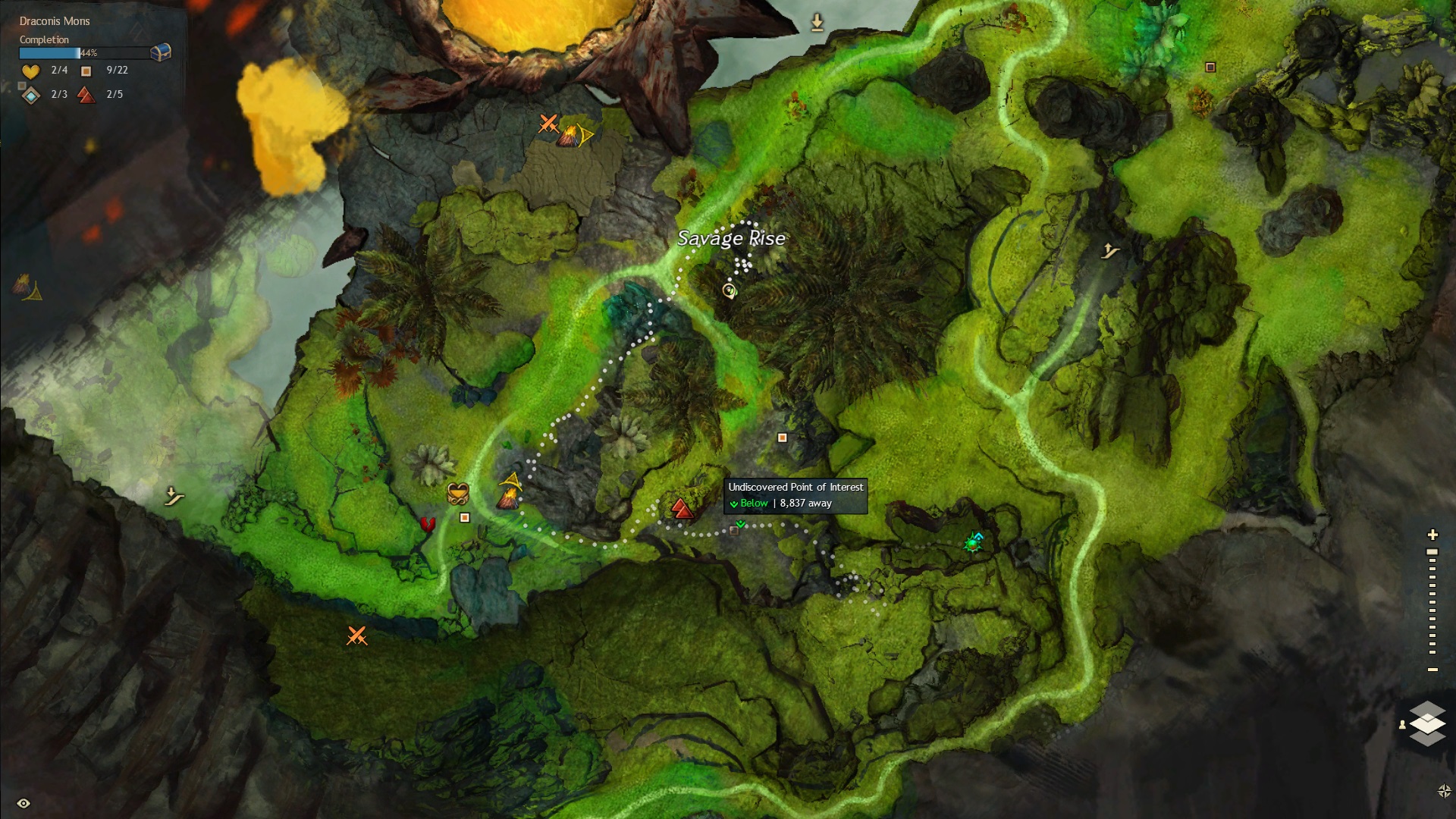
Task: Click the Draconis Mons map title
Action: pos(53,21)
